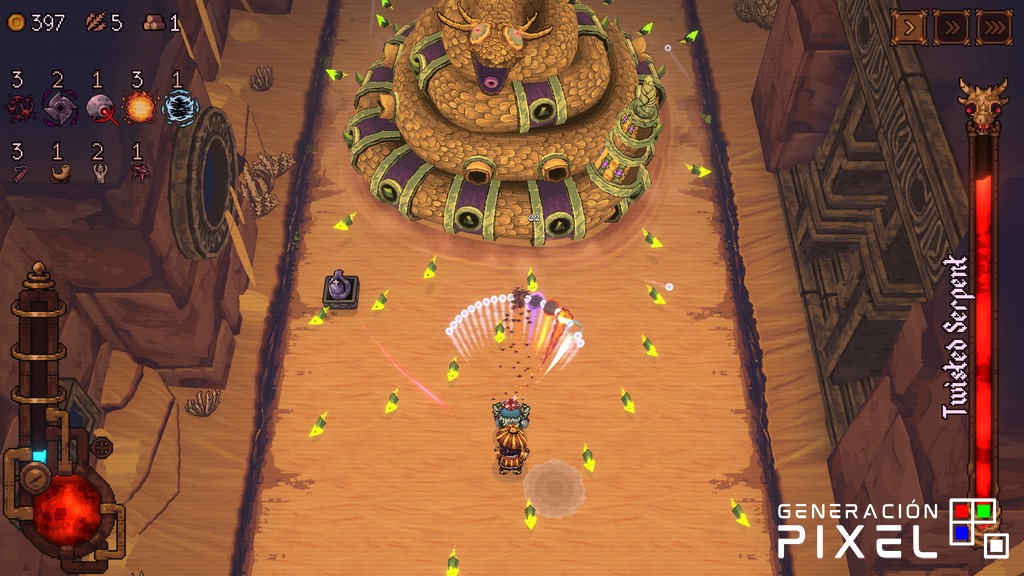Click the grey shuriken blade ability icon
Viewport: 1024px width, 576px height.
click(59, 107)
